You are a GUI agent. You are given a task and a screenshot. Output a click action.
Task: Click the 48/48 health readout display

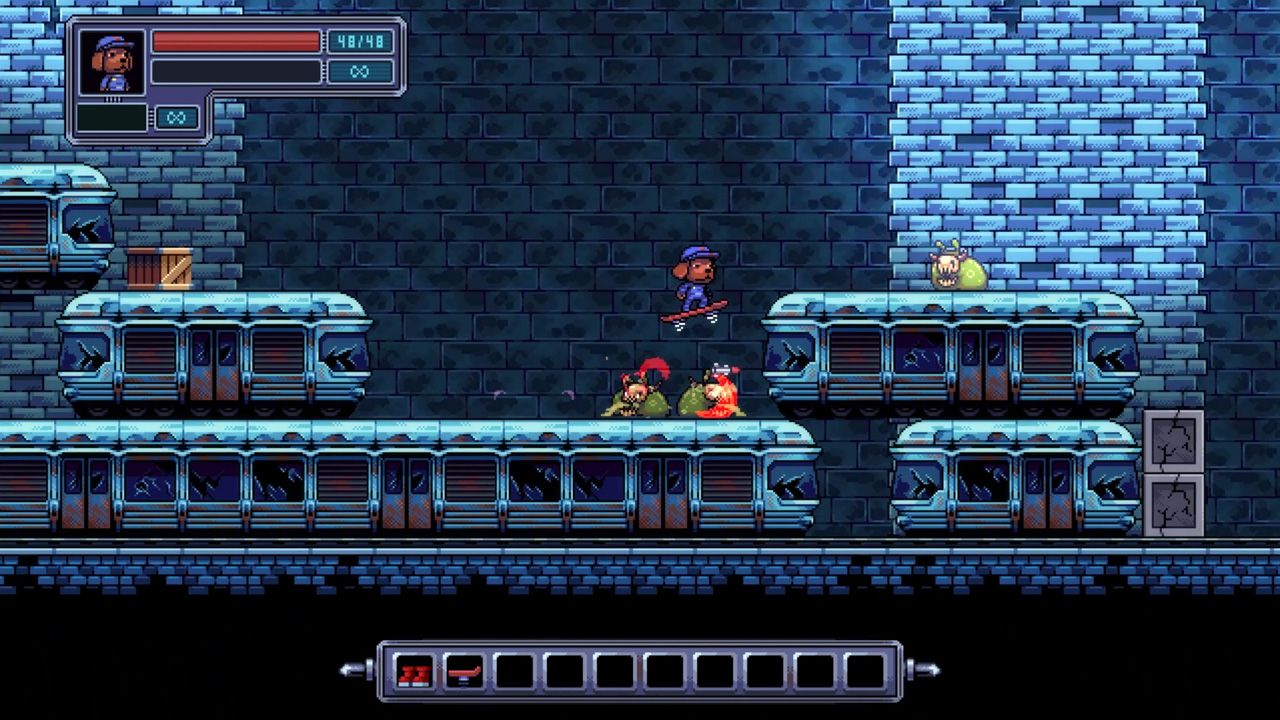[360, 41]
